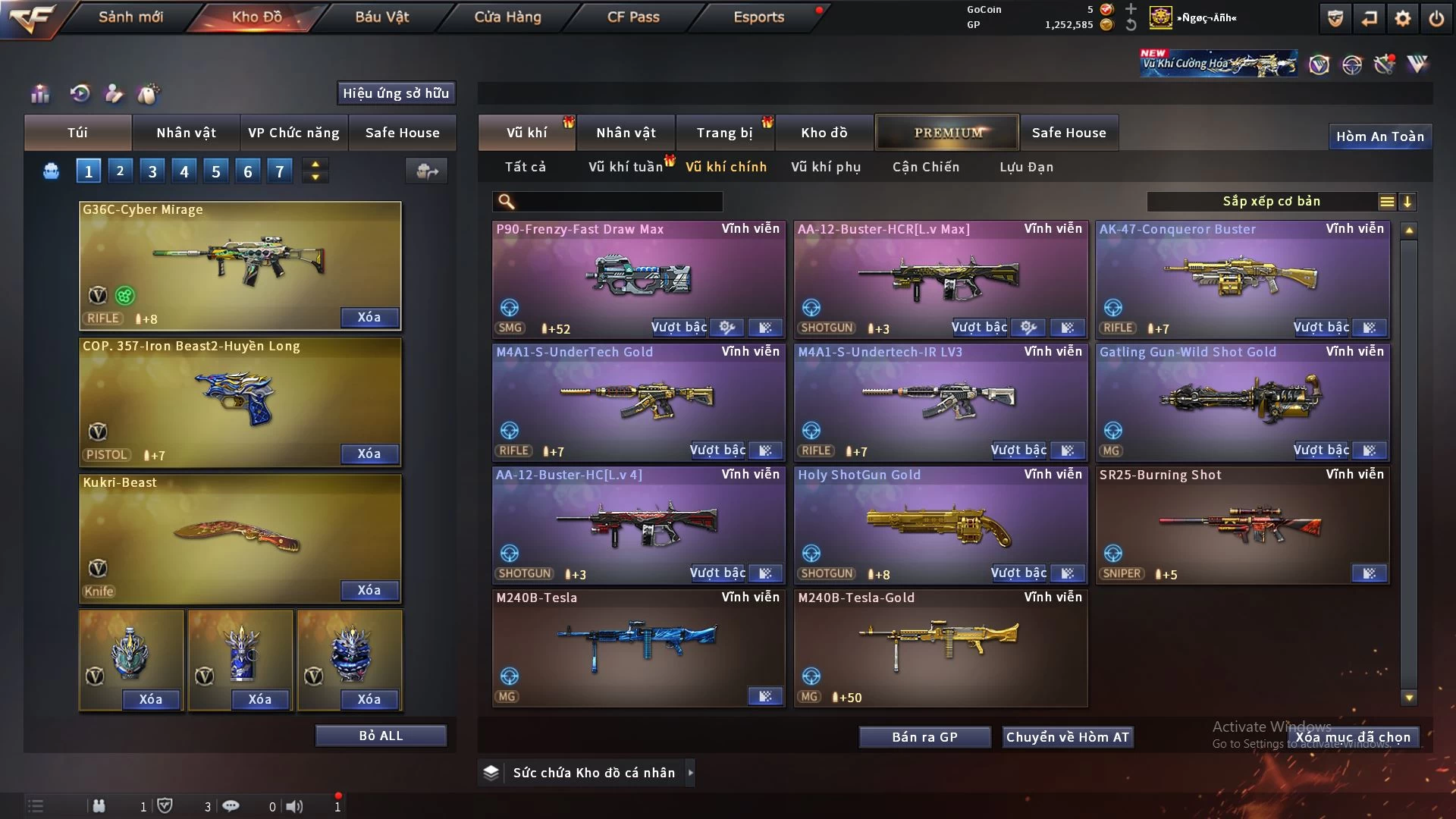Click the power exit icon

pyautogui.click(x=1436, y=18)
